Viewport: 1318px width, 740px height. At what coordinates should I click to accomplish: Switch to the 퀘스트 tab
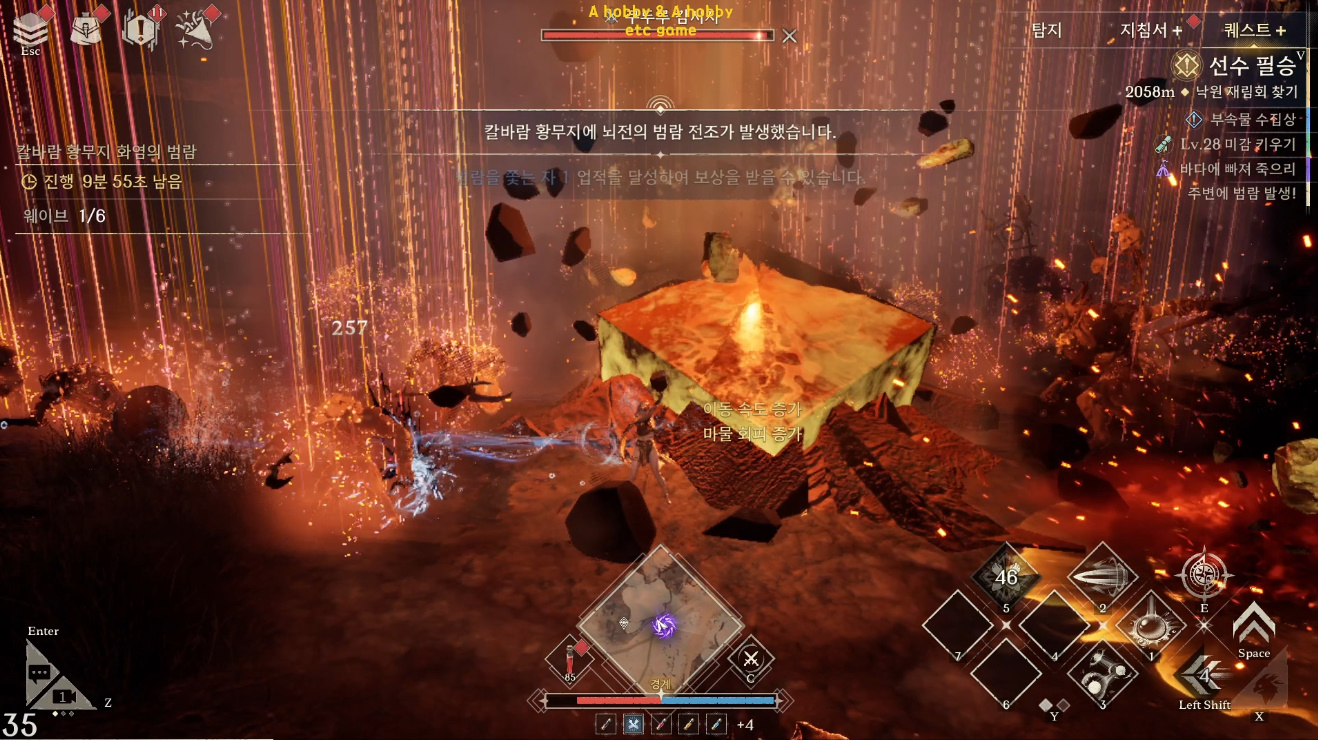point(1254,31)
